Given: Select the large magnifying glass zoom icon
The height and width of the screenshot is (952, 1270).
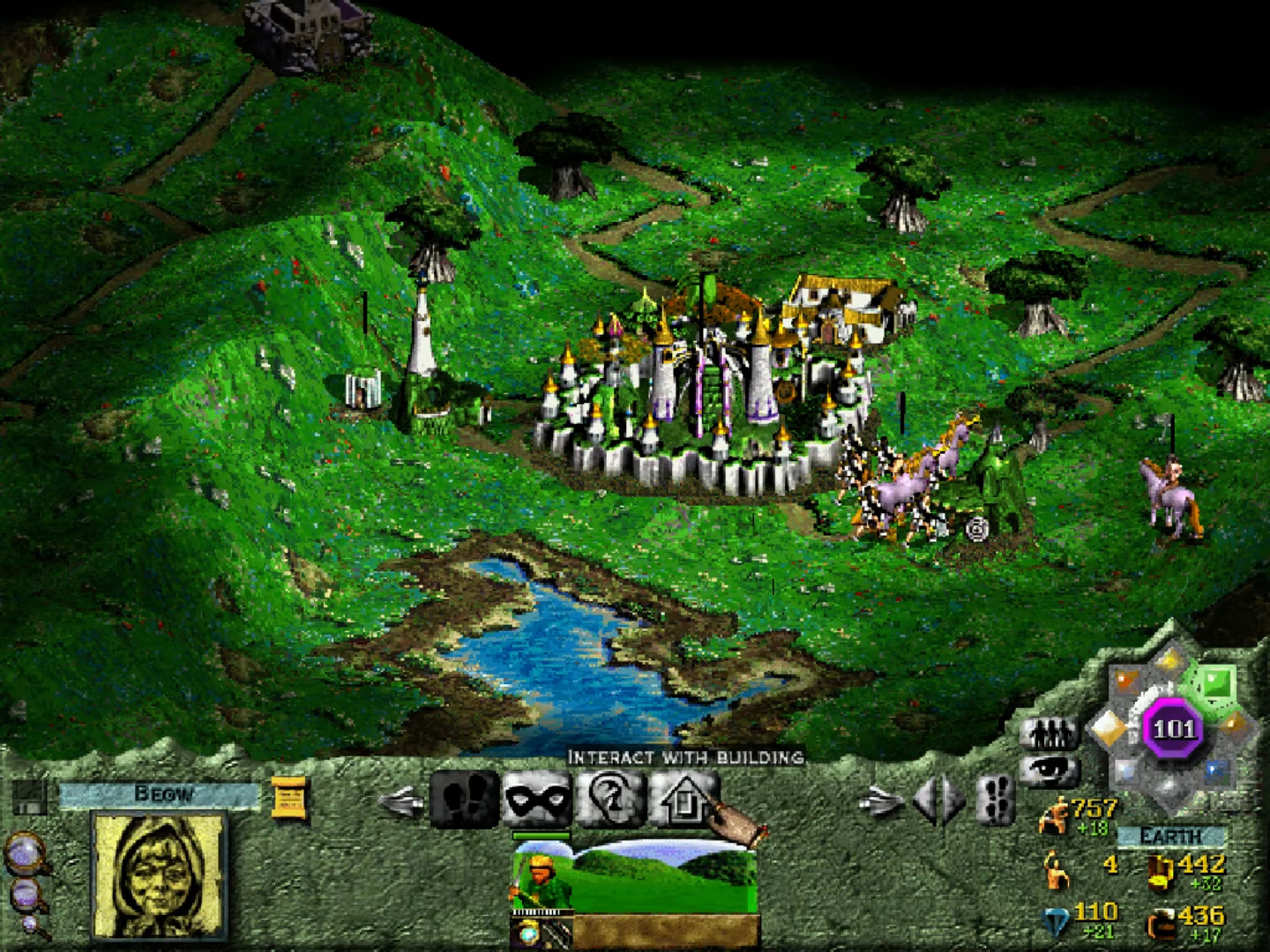Looking at the screenshot, I should click(x=24, y=853).
